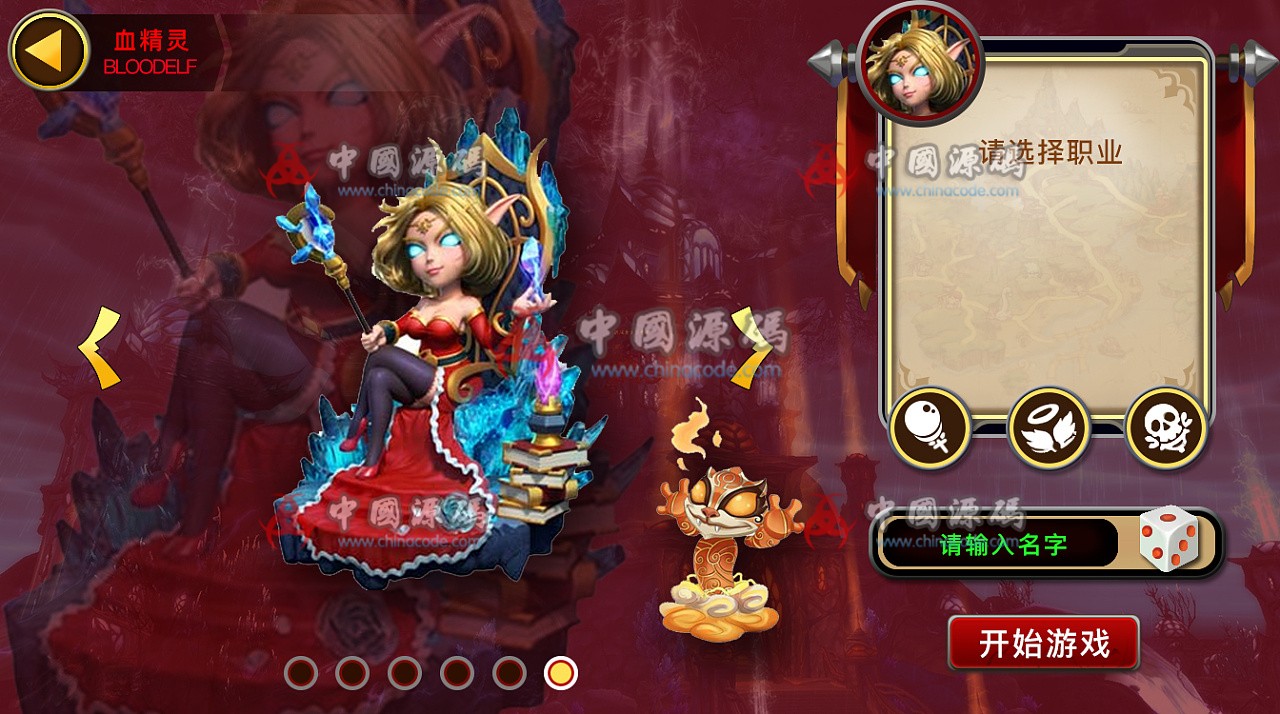1280x714 pixels.
Task: Show the previous race with the left arrow
Action: [x=100, y=348]
